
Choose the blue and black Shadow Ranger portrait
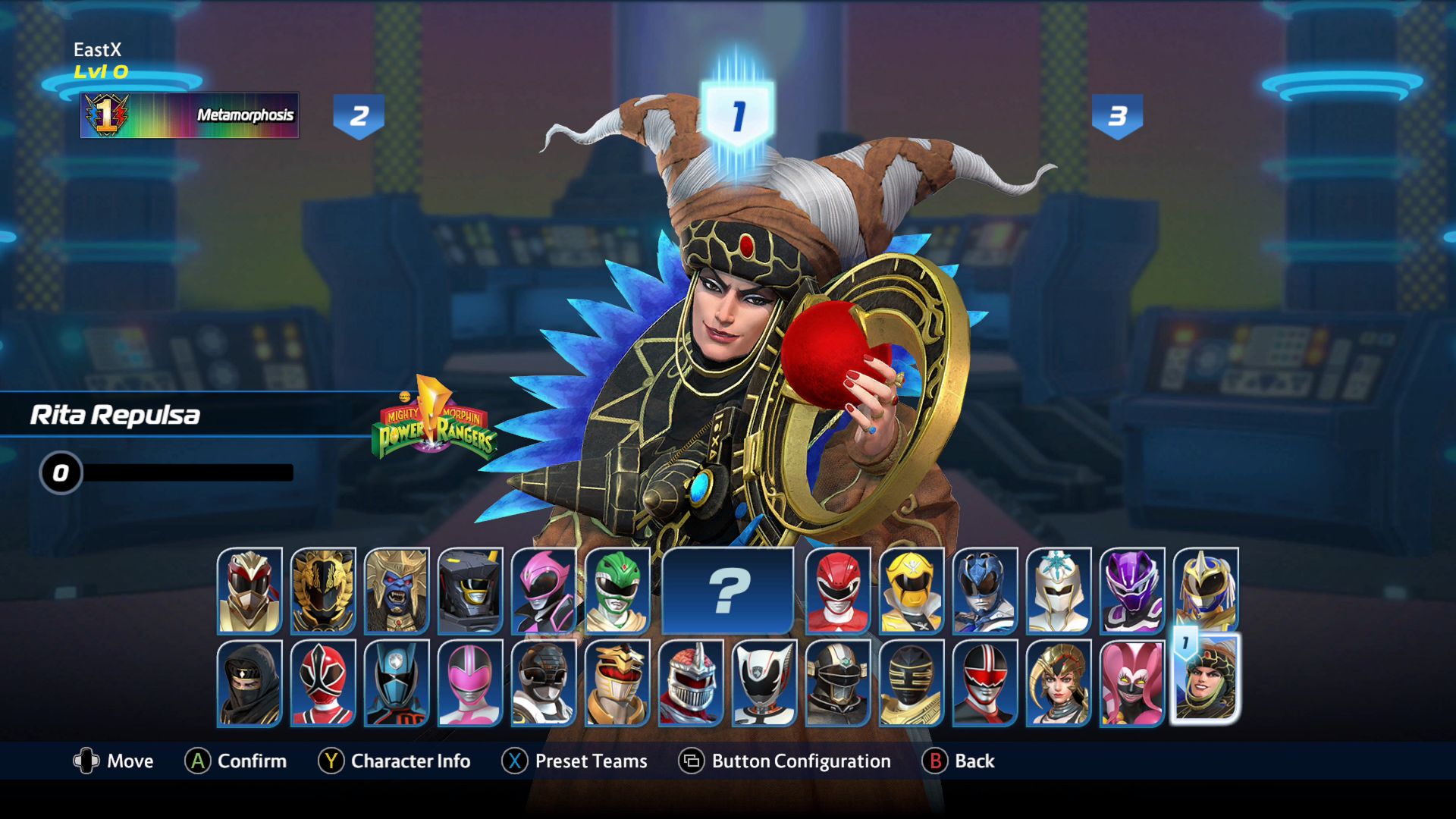397,682
